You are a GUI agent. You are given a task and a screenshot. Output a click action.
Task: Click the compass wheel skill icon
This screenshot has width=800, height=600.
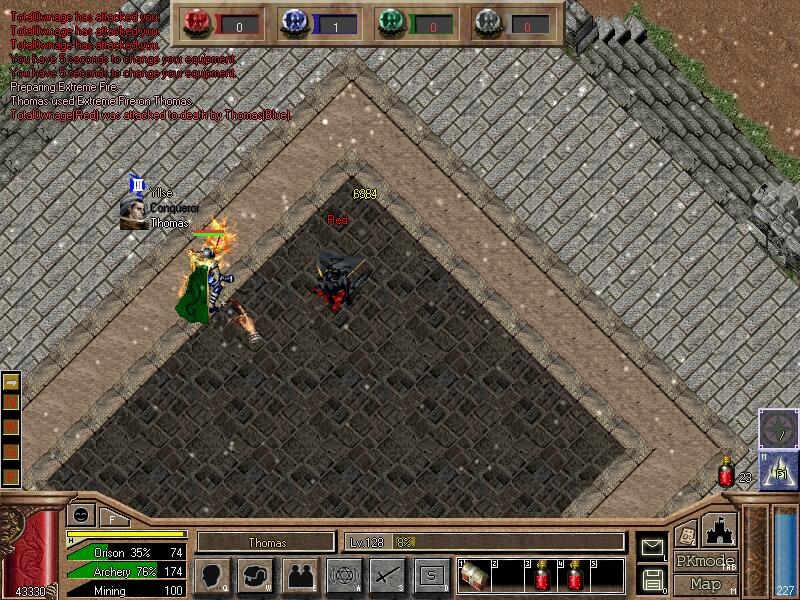pyautogui.click(x=777, y=428)
